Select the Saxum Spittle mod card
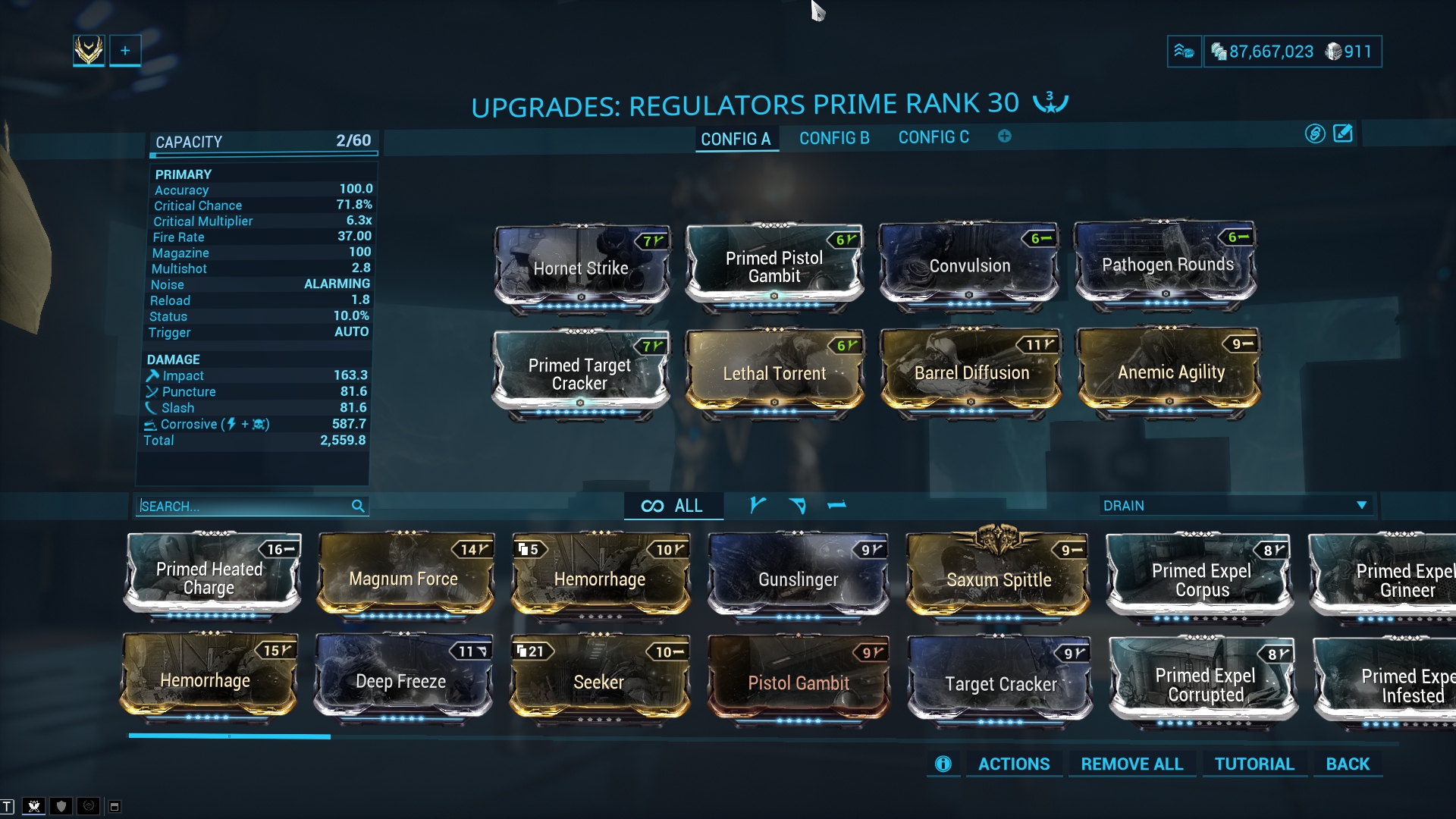Viewport: 1456px width, 819px height. coord(999,579)
